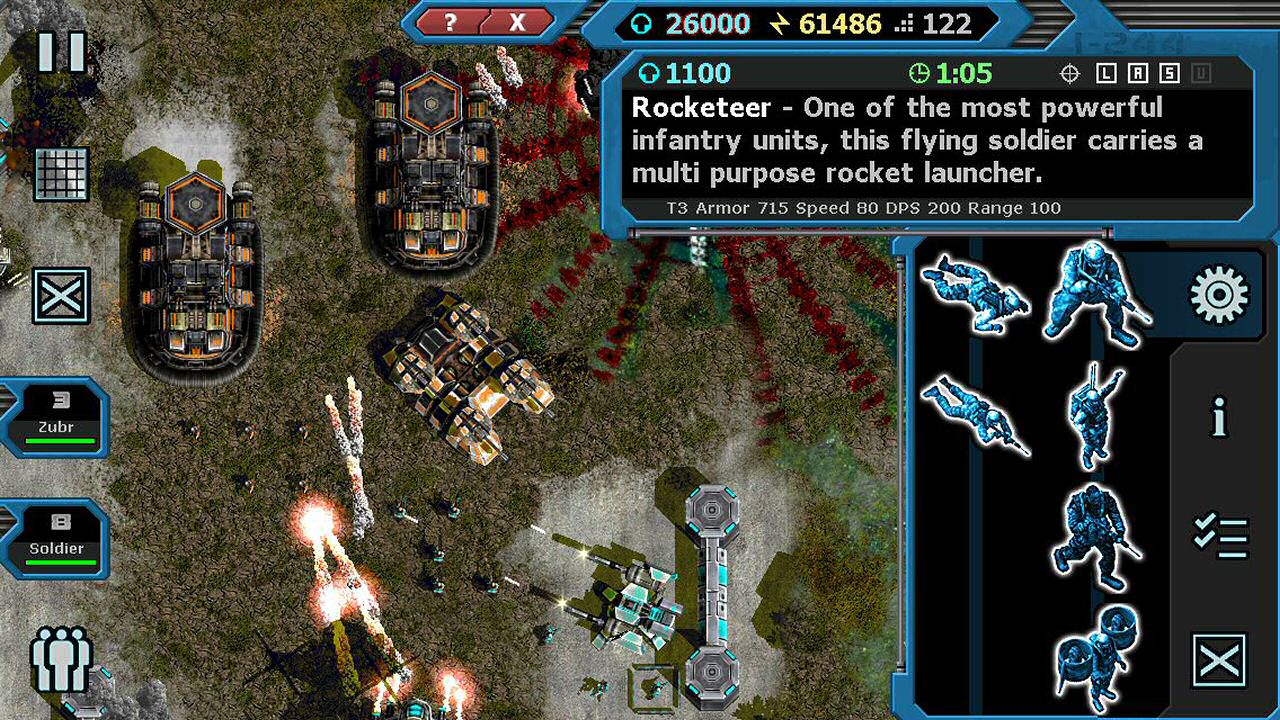Screen dimensions: 1280x720
Task: Toggle the grid overlay icon
Action: [x=61, y=174]
